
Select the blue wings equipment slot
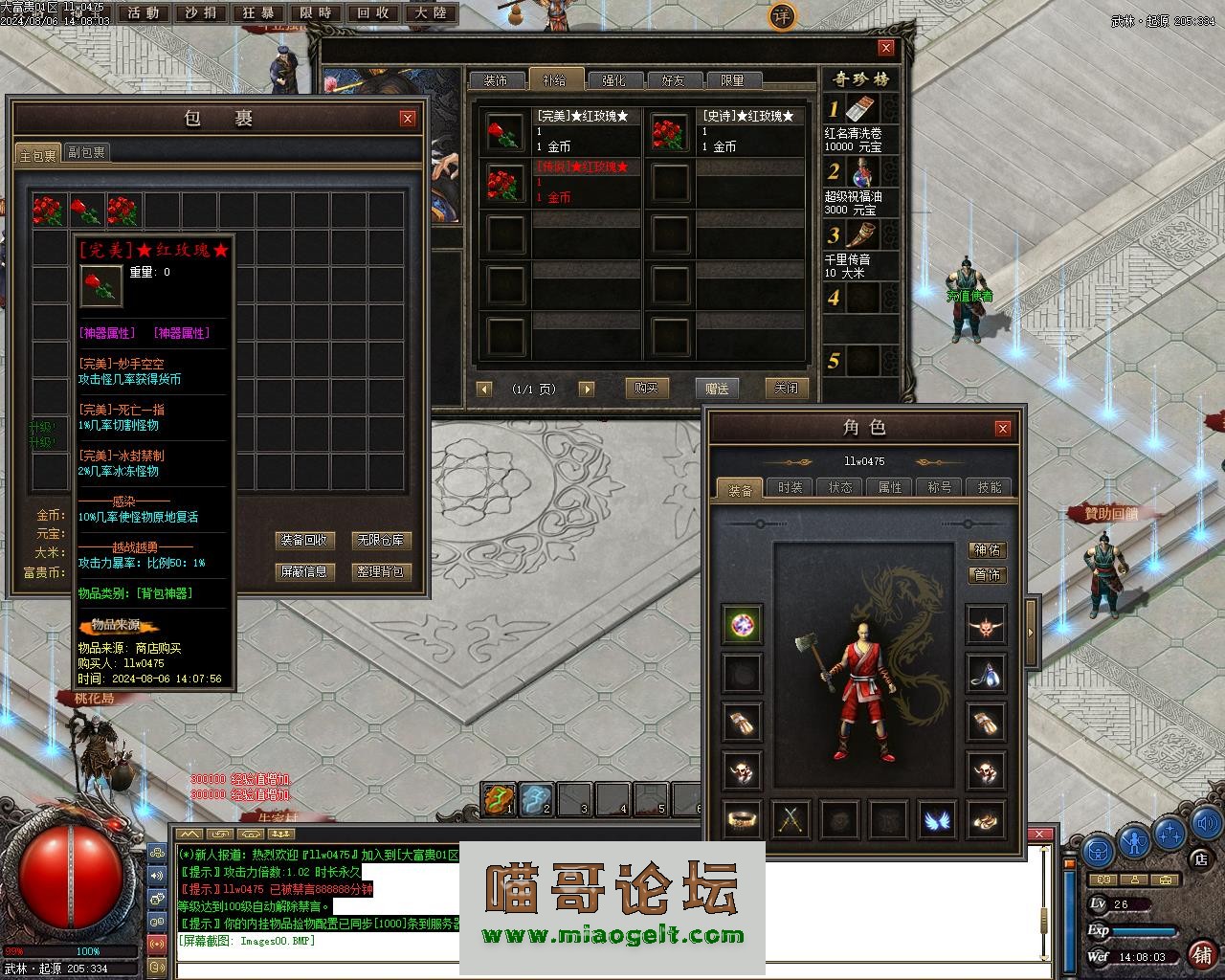point(938,819)
